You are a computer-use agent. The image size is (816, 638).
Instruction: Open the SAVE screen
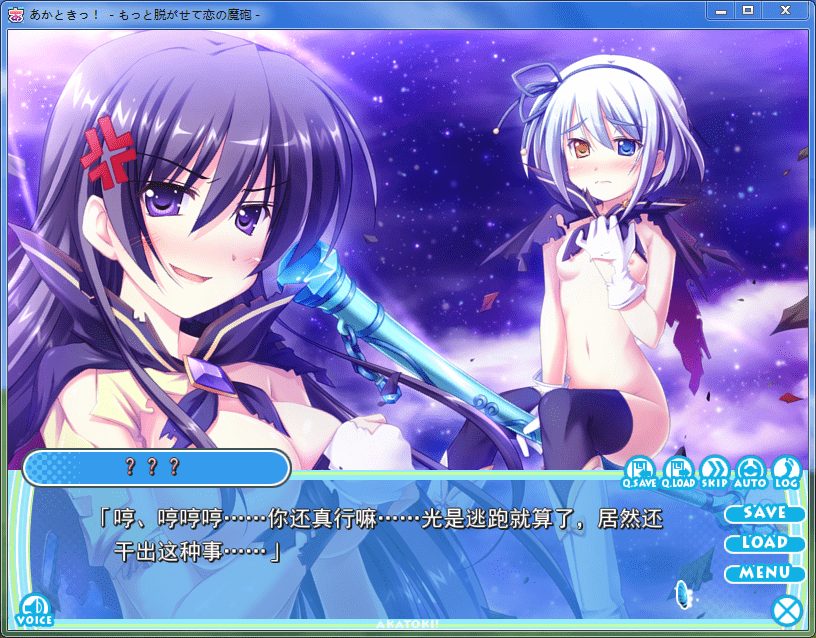[765, 513]
